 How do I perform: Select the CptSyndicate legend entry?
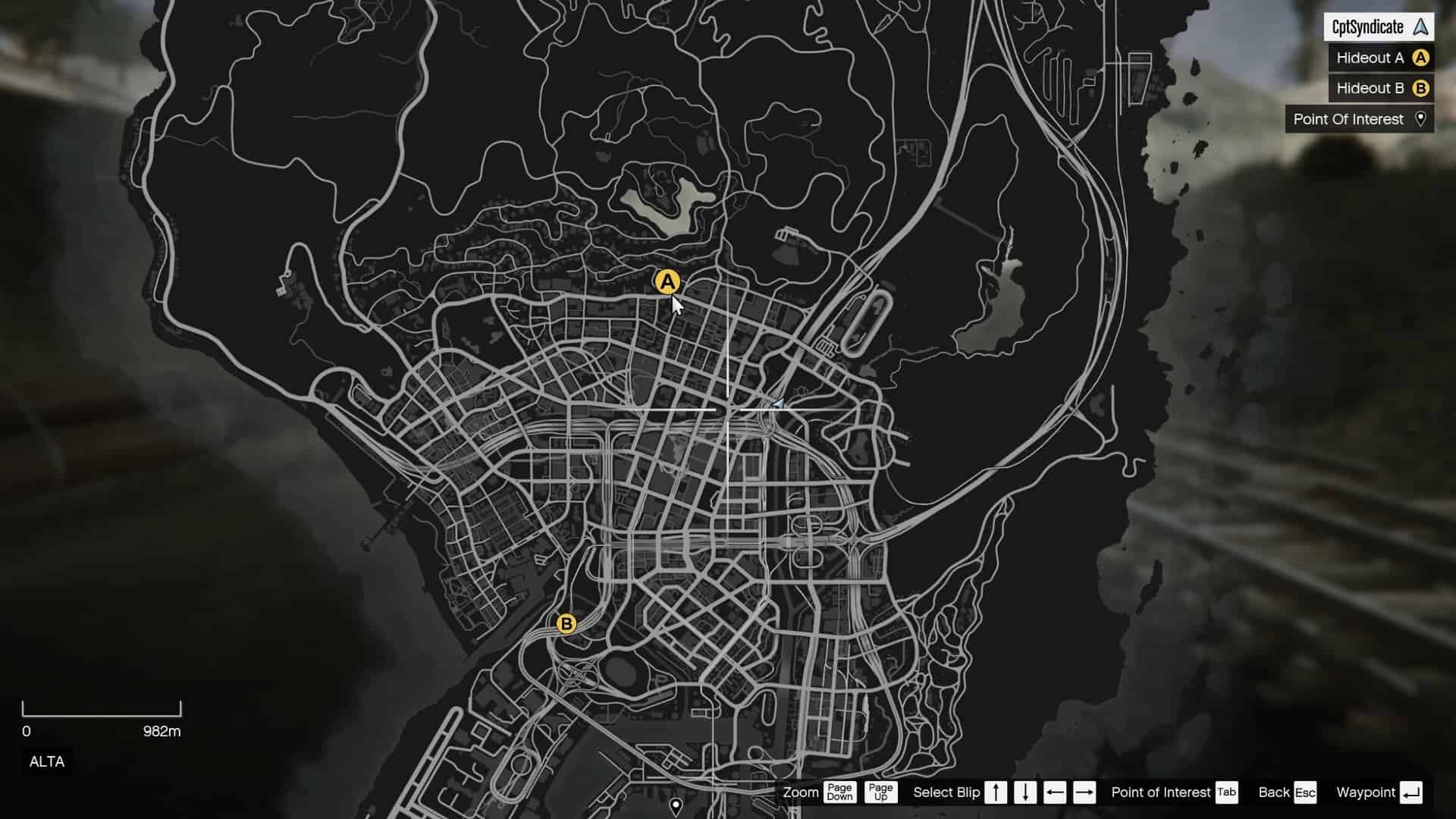tap(1378, 27)
